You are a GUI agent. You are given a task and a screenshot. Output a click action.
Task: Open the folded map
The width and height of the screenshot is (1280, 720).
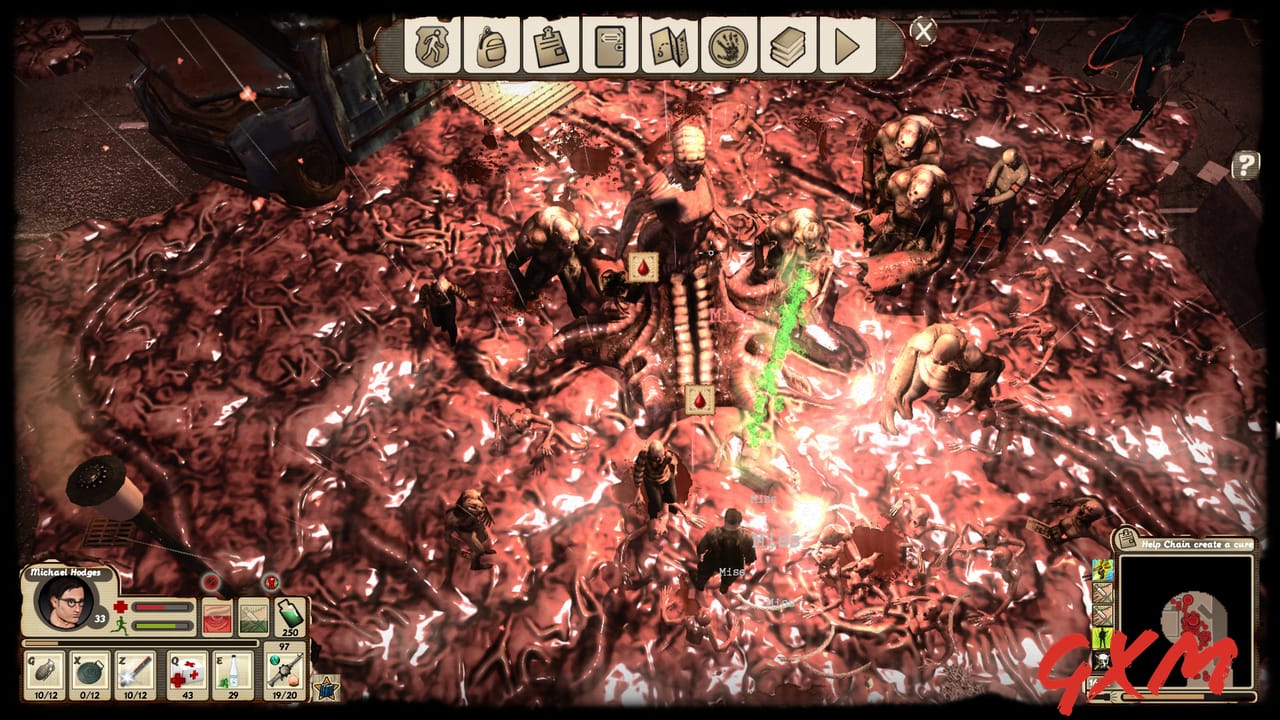click(669, 46)
